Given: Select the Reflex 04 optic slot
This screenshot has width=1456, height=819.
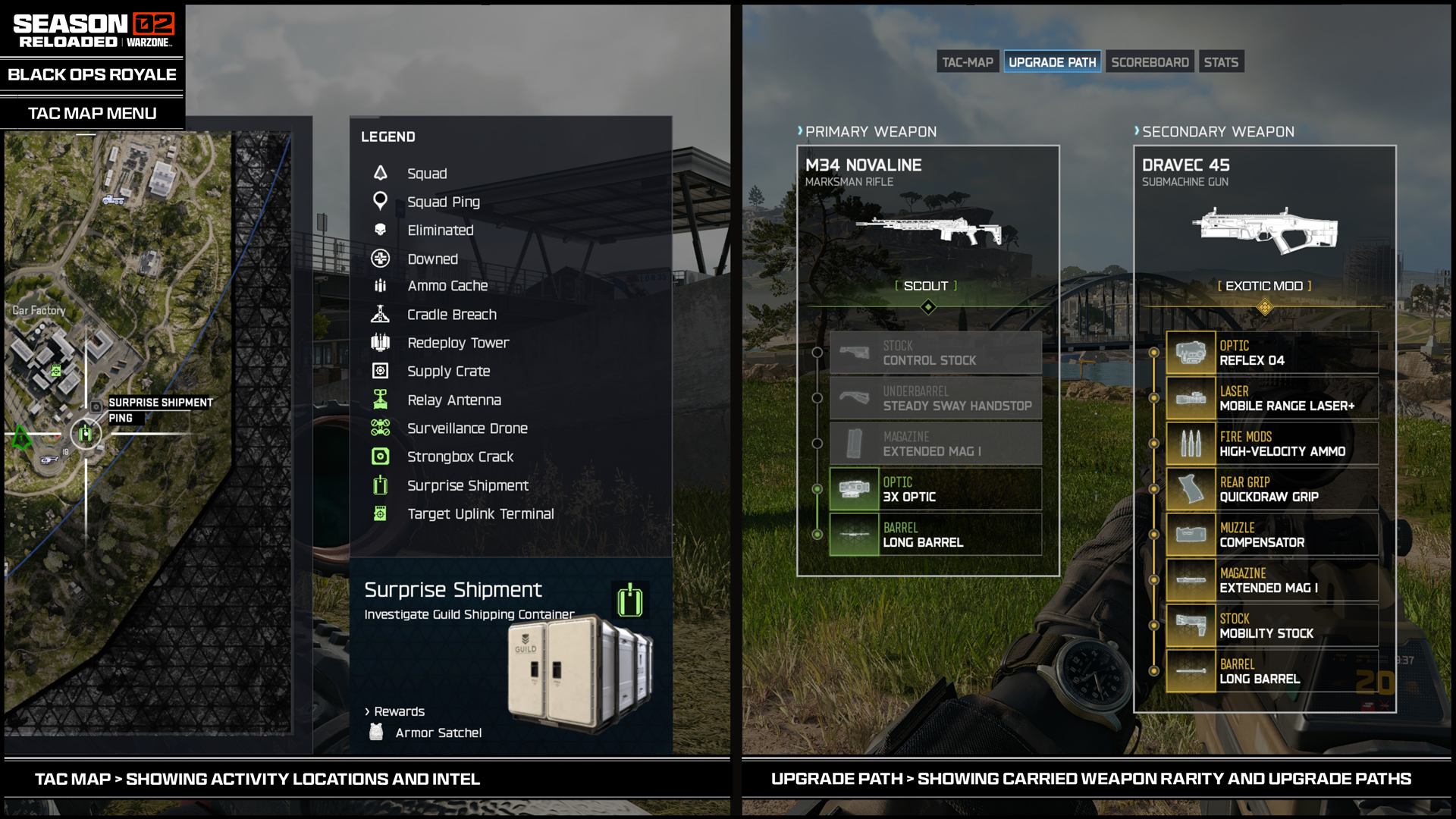Looking at the screenshot, I should [x=1272, y=353].
